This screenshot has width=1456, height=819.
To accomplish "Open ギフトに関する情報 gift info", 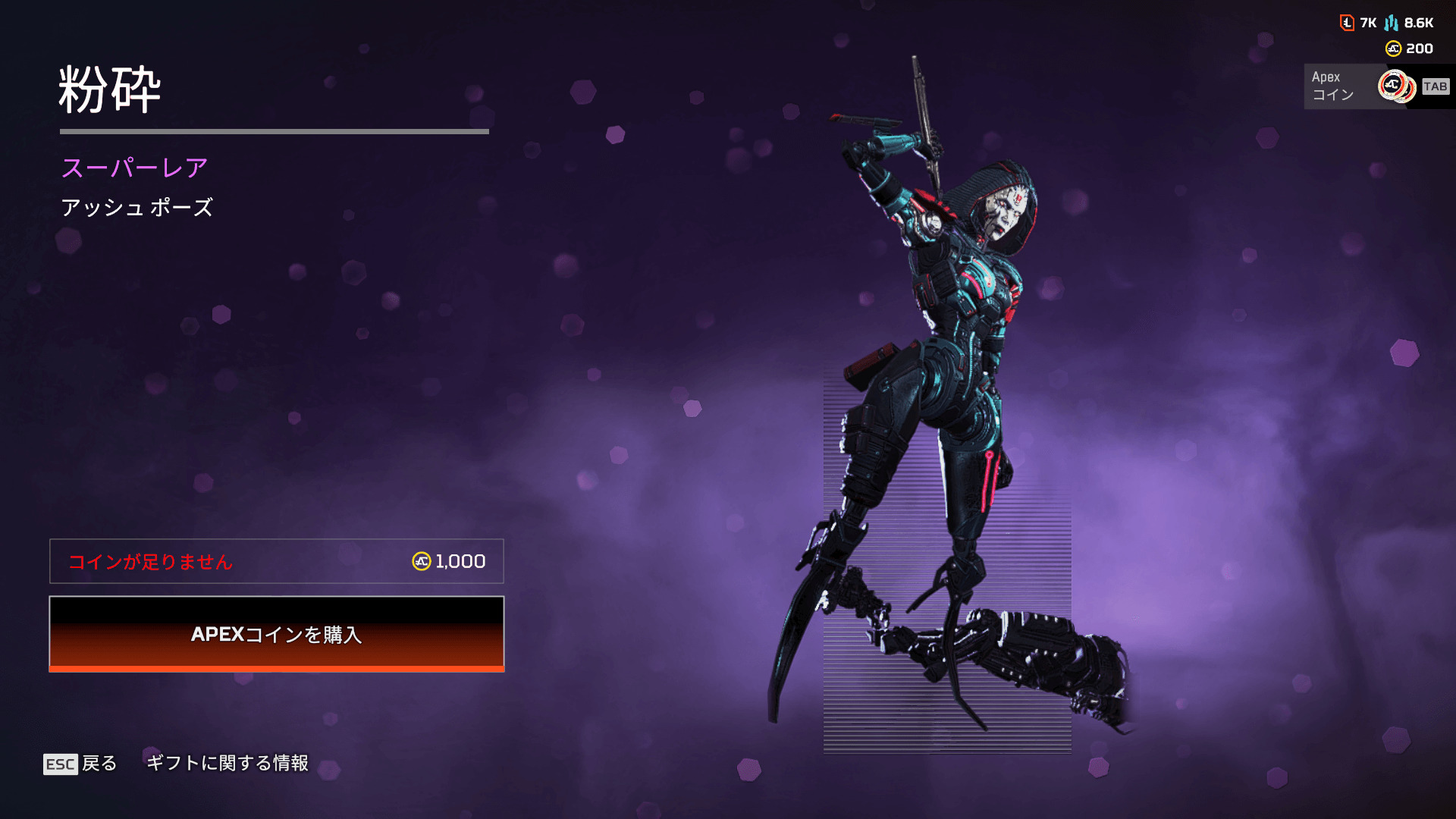I will (227, 763).
